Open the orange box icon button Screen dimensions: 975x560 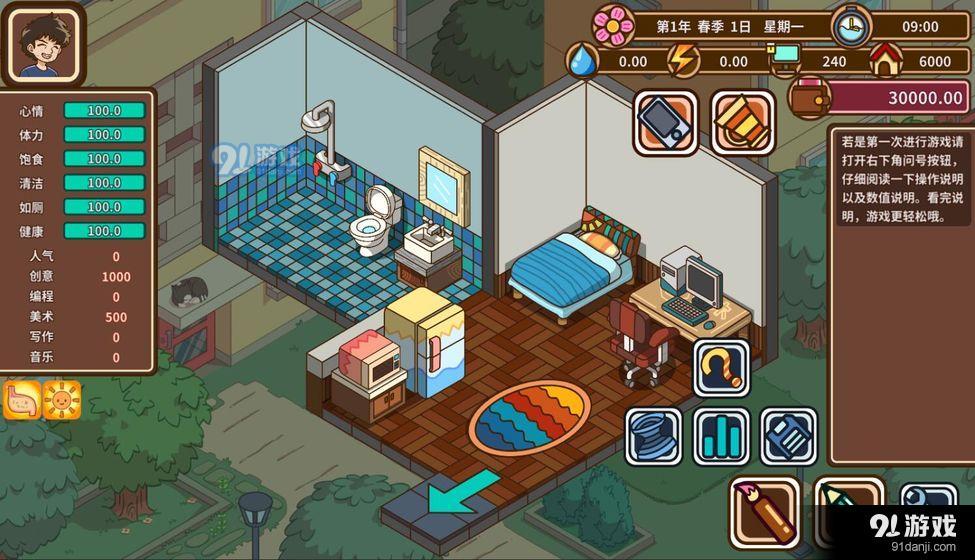743,122
